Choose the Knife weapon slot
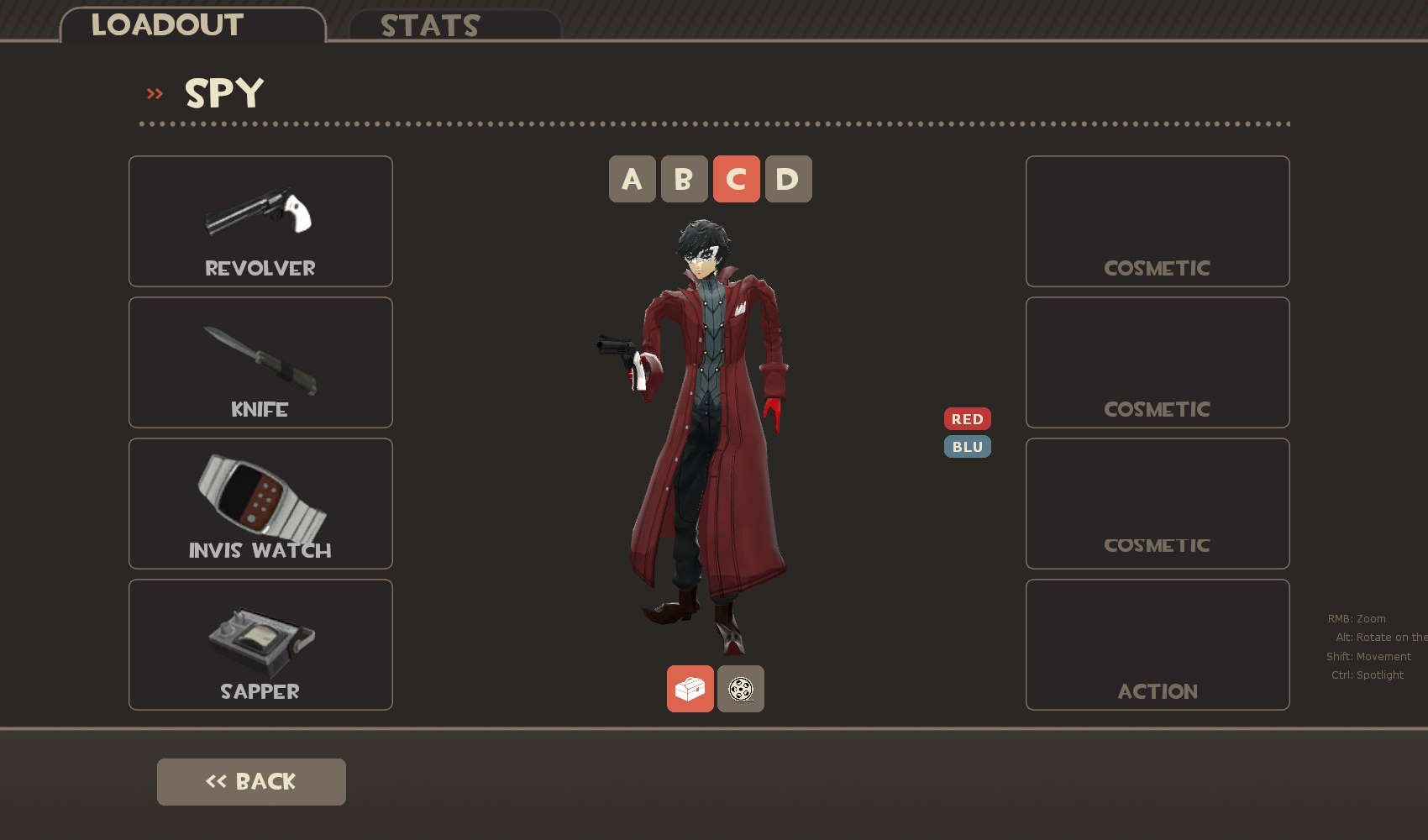 [x=260, y=362]
